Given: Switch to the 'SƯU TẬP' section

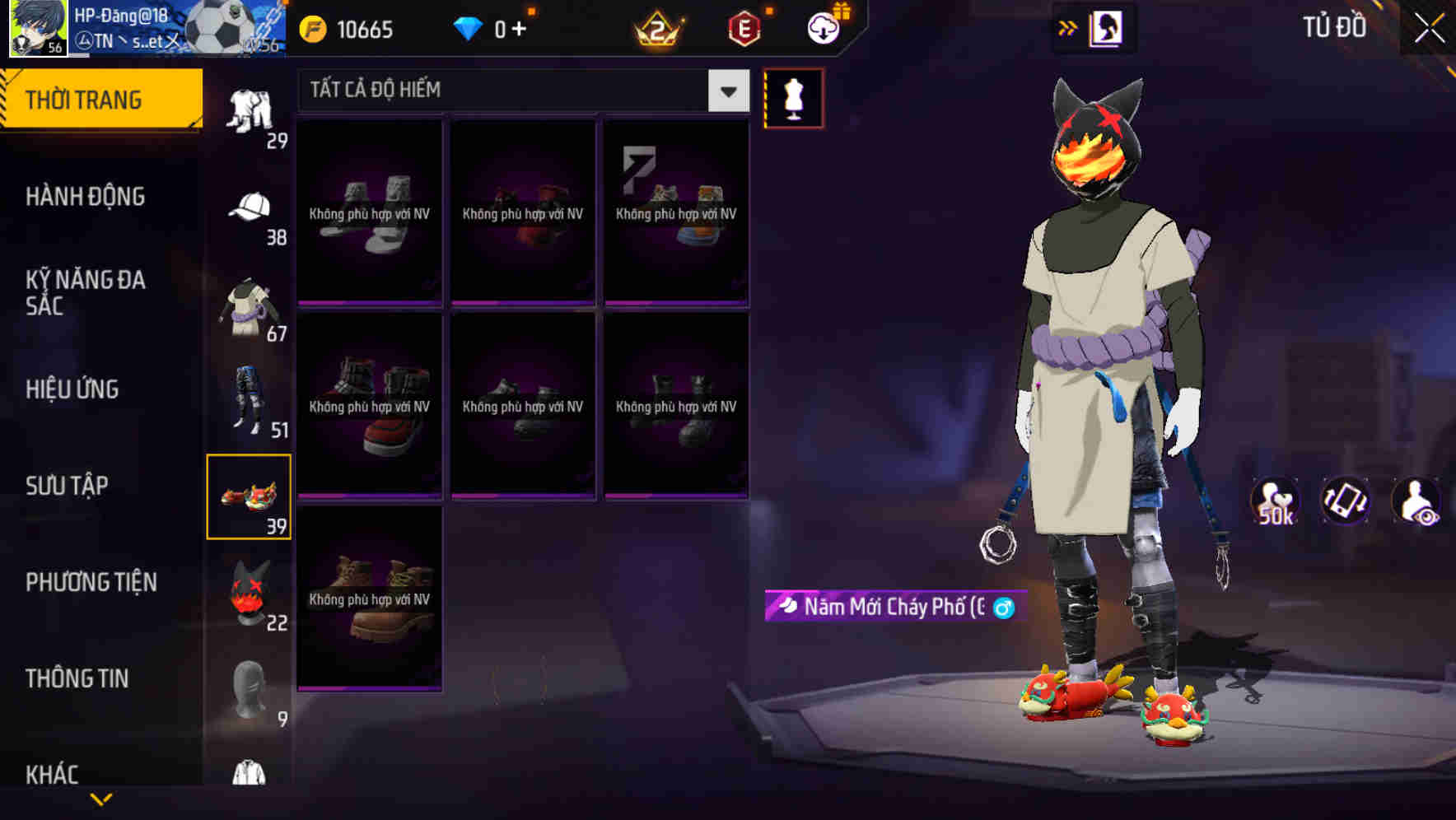Looking at the screenshot, I should pyautogui.click(x=66, y=486).
